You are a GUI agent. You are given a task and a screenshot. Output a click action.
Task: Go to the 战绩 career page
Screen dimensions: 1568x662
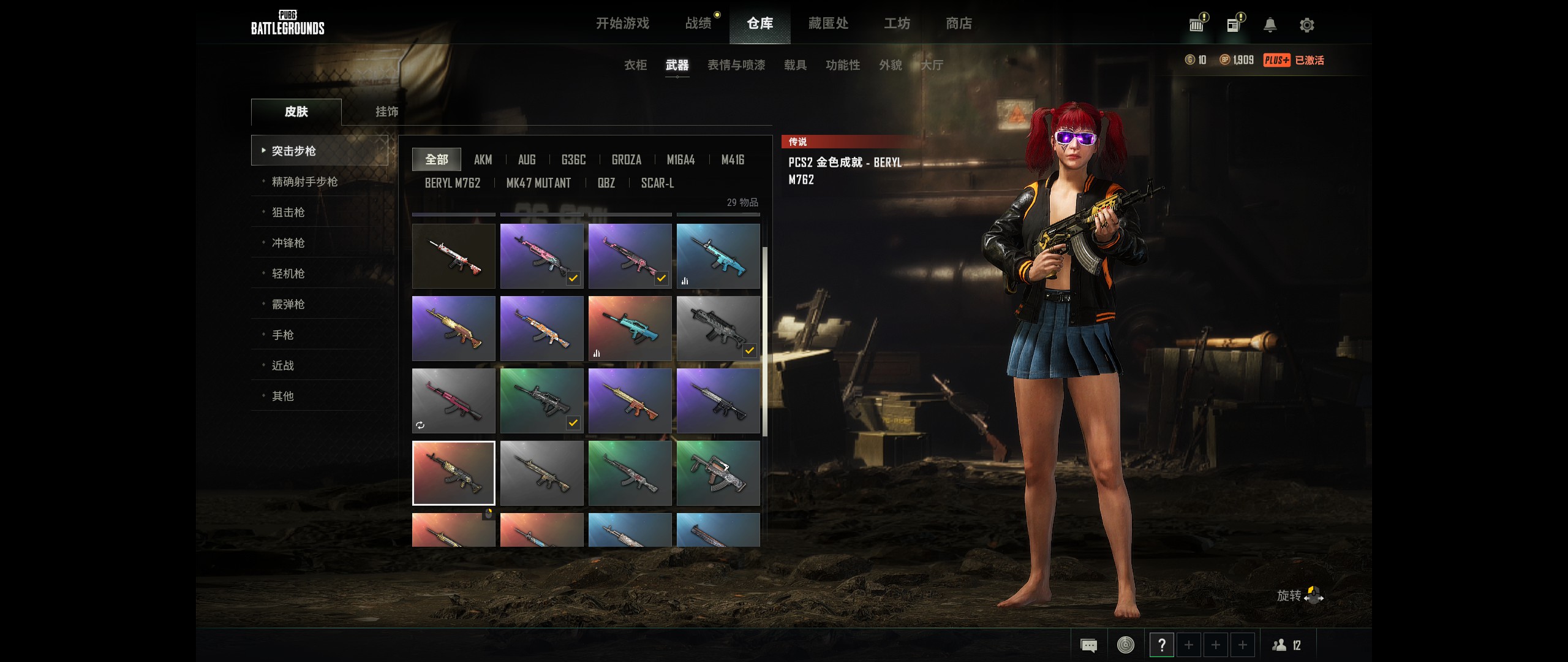pos(698,23)
